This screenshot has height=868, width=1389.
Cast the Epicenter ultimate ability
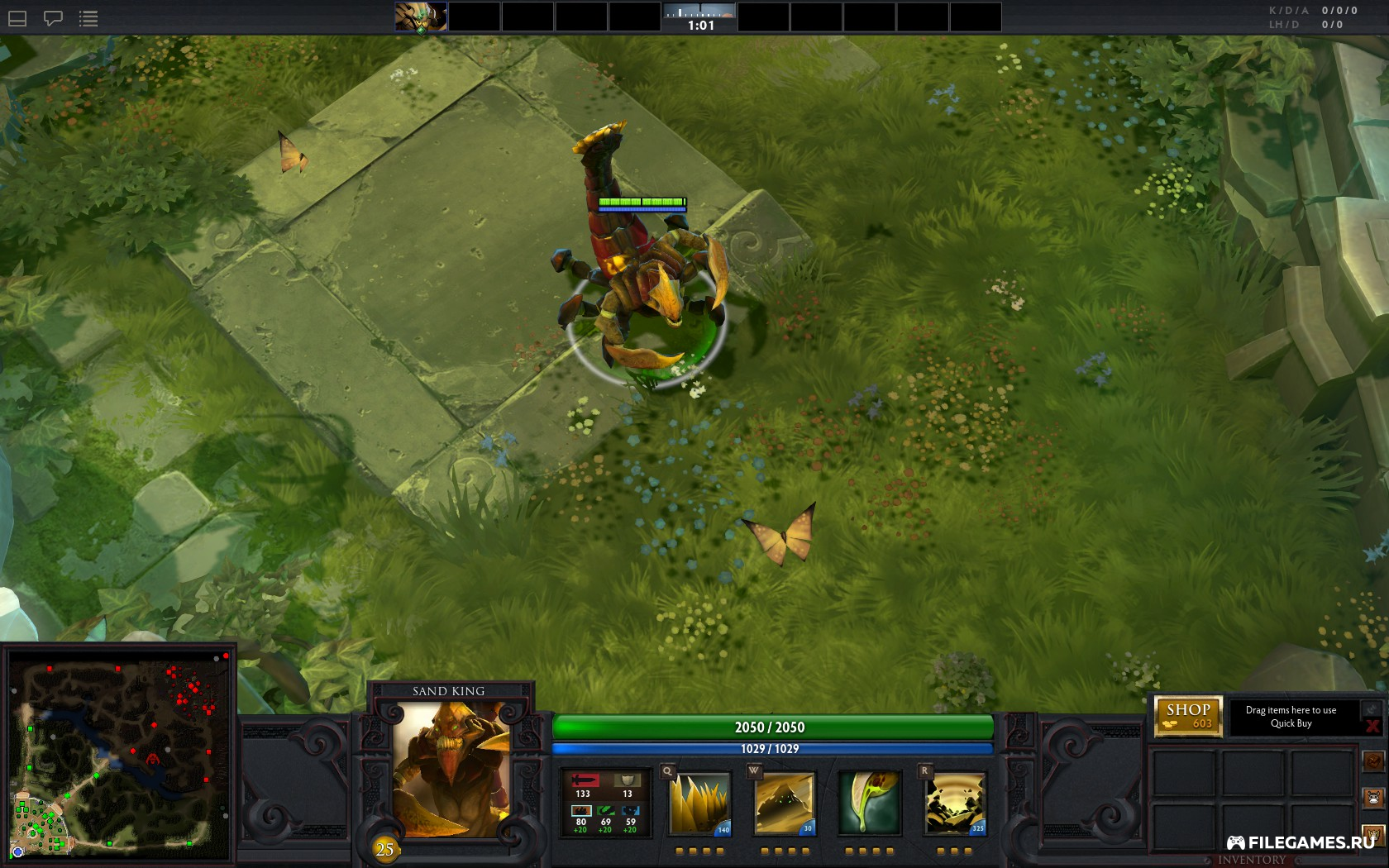tap(954, 803)
